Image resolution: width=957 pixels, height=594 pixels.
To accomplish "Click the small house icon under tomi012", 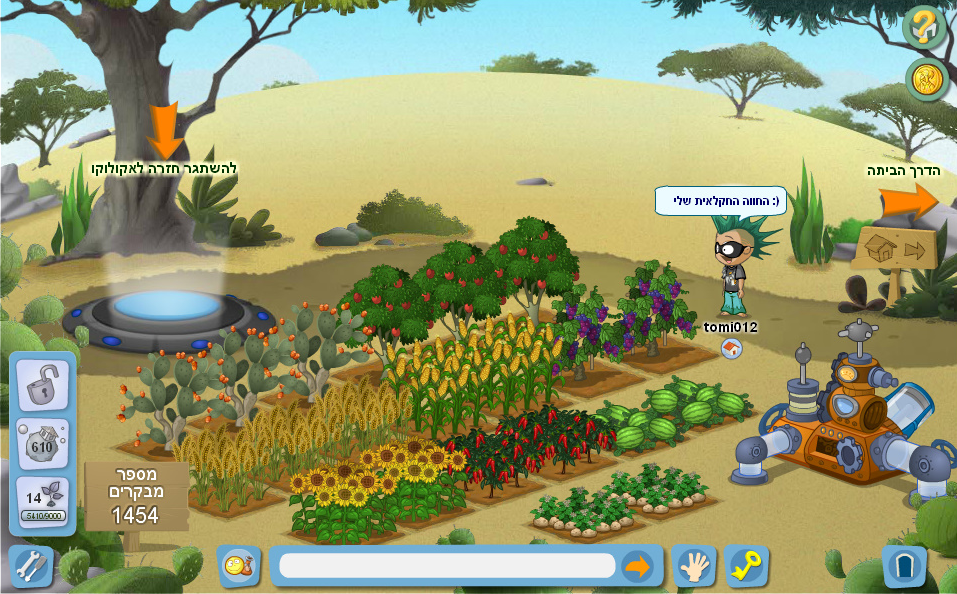I will (731, 348).
